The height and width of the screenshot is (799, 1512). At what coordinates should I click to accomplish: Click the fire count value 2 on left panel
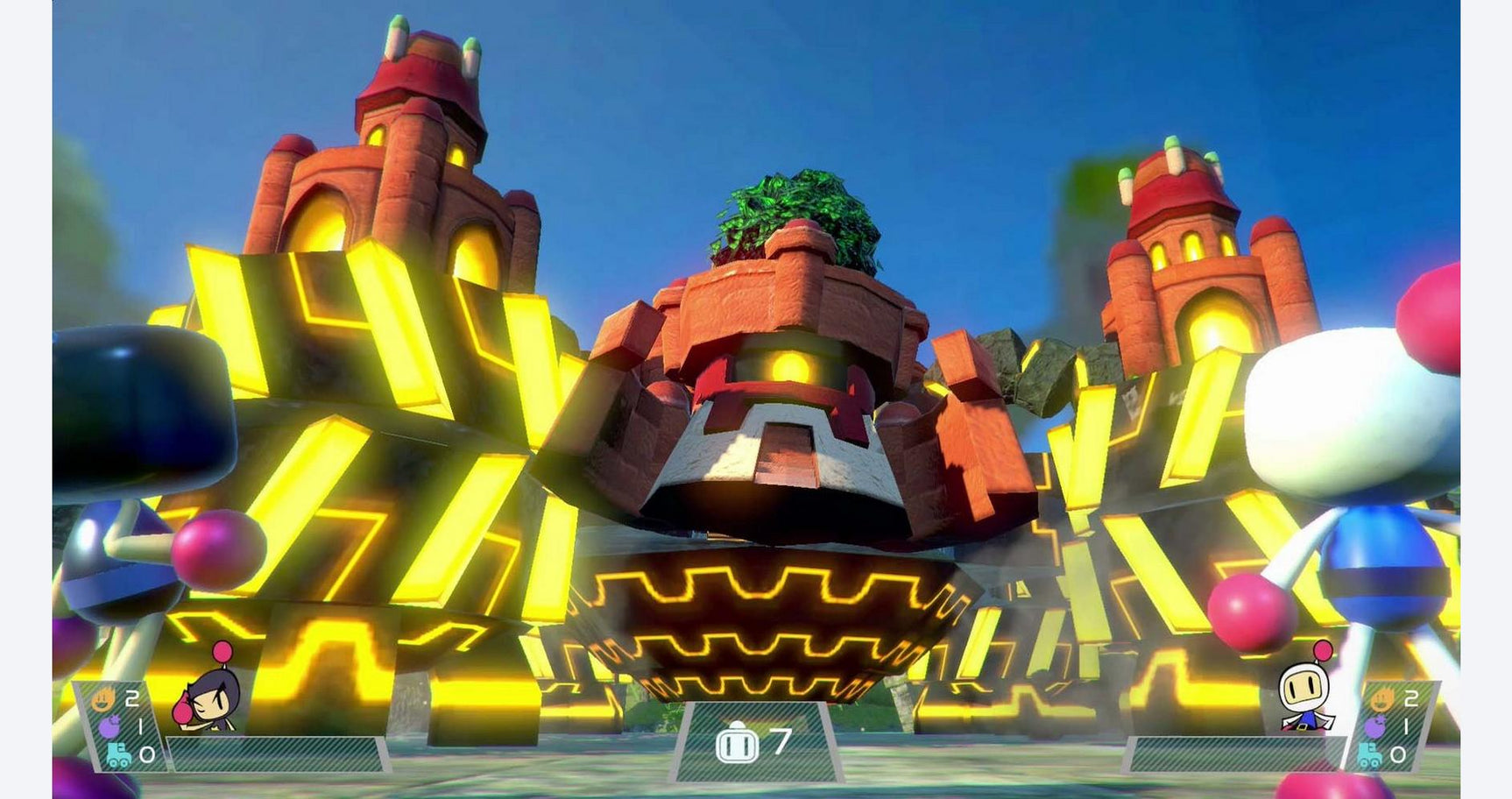pos(133,699)
